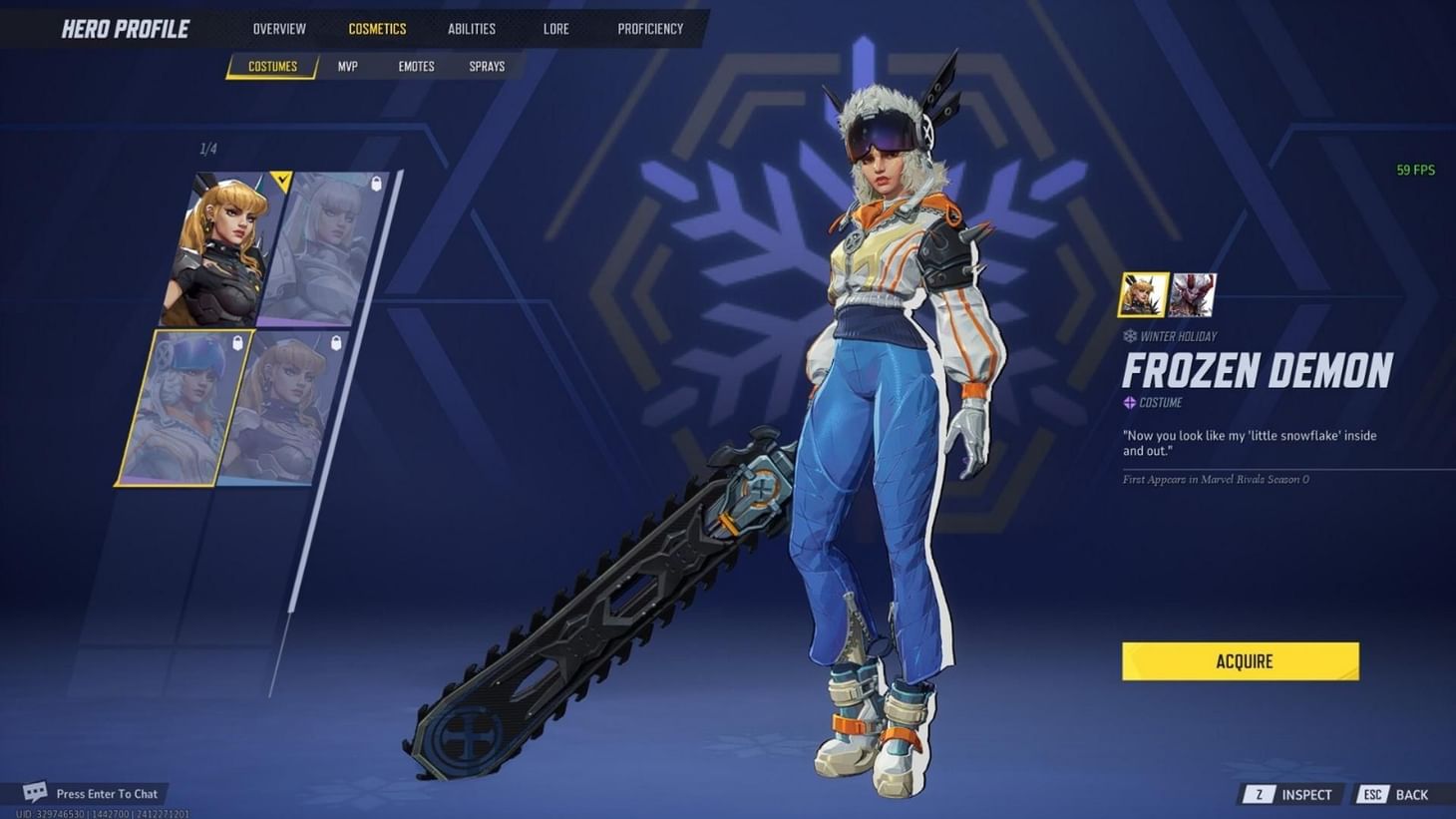Select the snowflake Winter Holiday event icon
The image size is (1456, 819).
(1129, 336)
